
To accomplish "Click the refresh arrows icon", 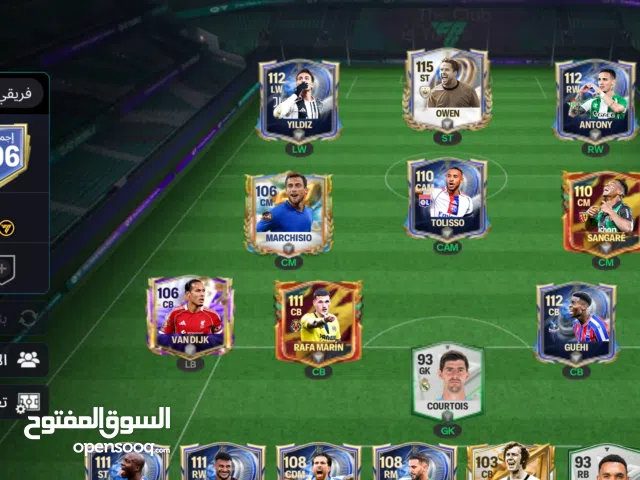I will (x=28, y=318).
